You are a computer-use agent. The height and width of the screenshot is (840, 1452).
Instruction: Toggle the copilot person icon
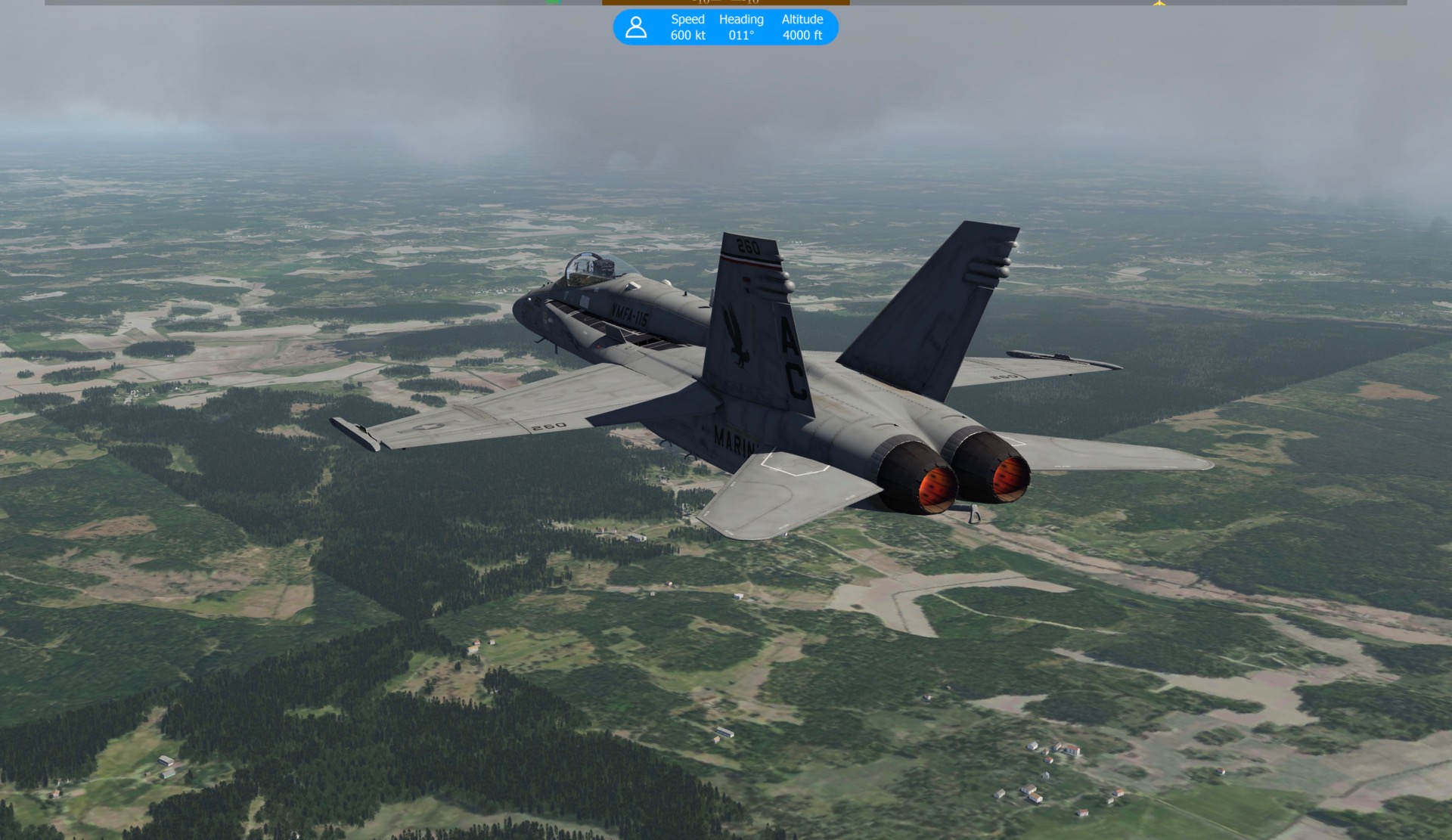coord(636,27)
